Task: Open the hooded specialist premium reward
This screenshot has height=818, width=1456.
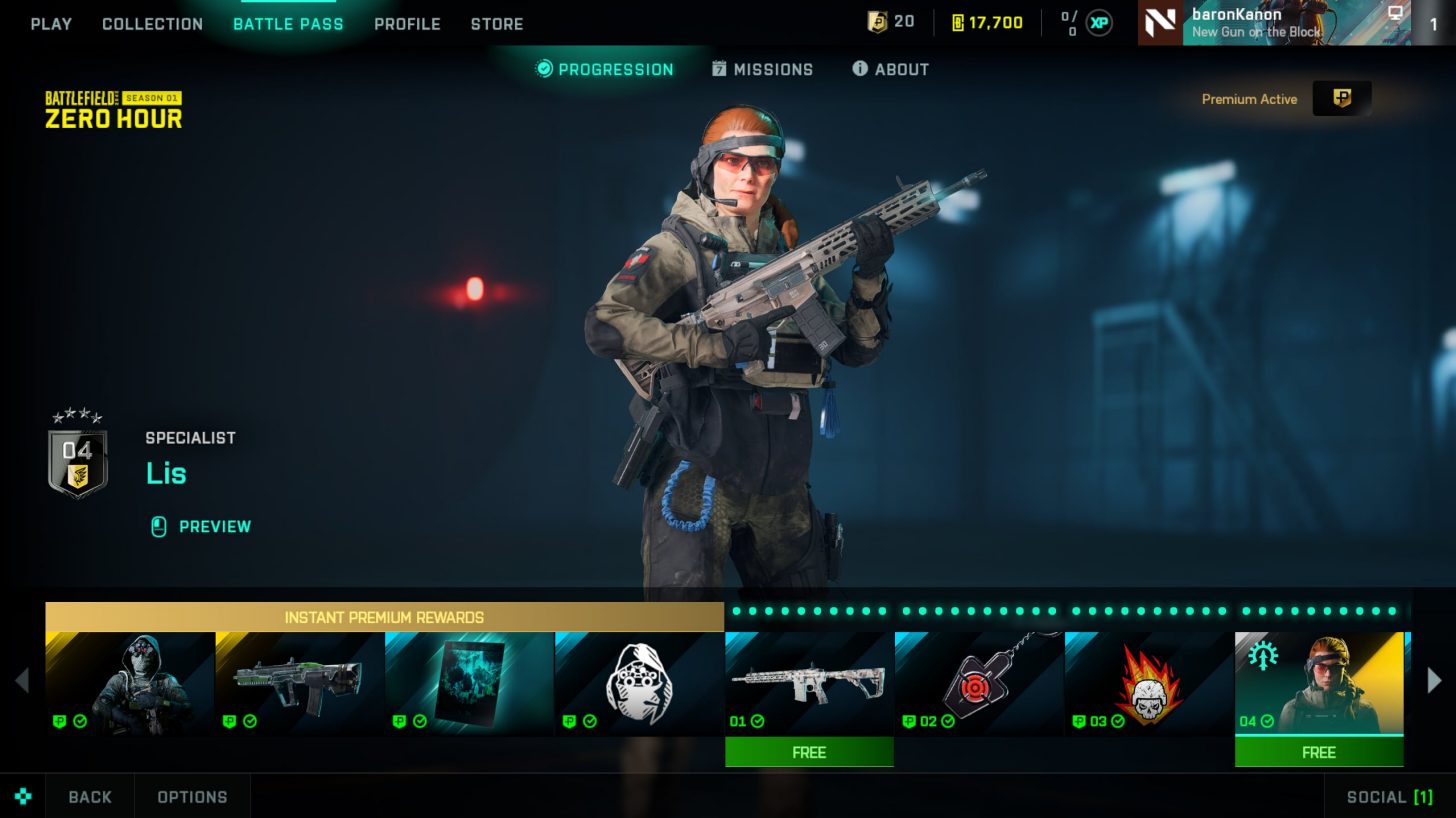Action: click(x=129, y=683)
